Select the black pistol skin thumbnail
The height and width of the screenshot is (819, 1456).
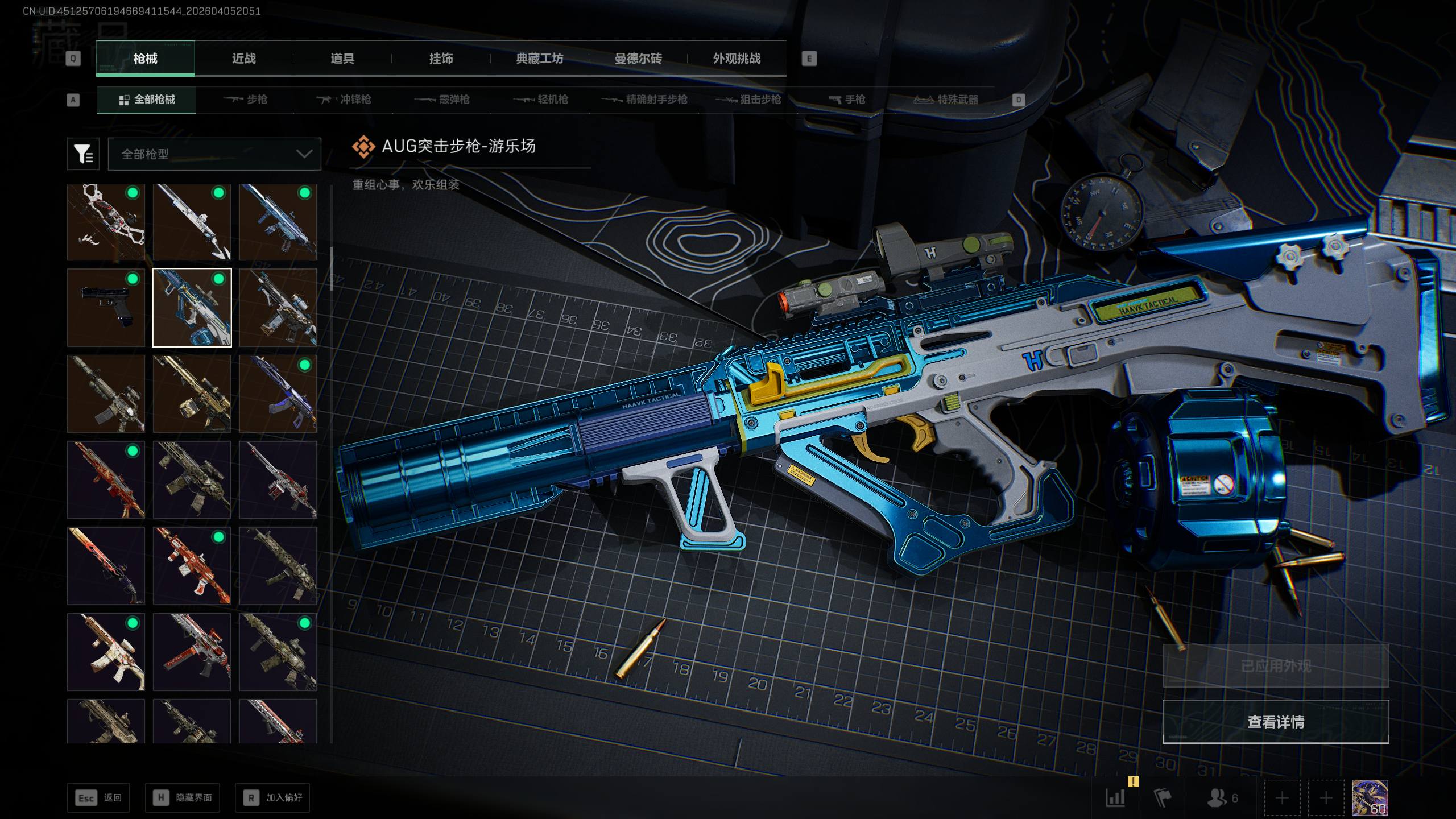pos(106,308)
